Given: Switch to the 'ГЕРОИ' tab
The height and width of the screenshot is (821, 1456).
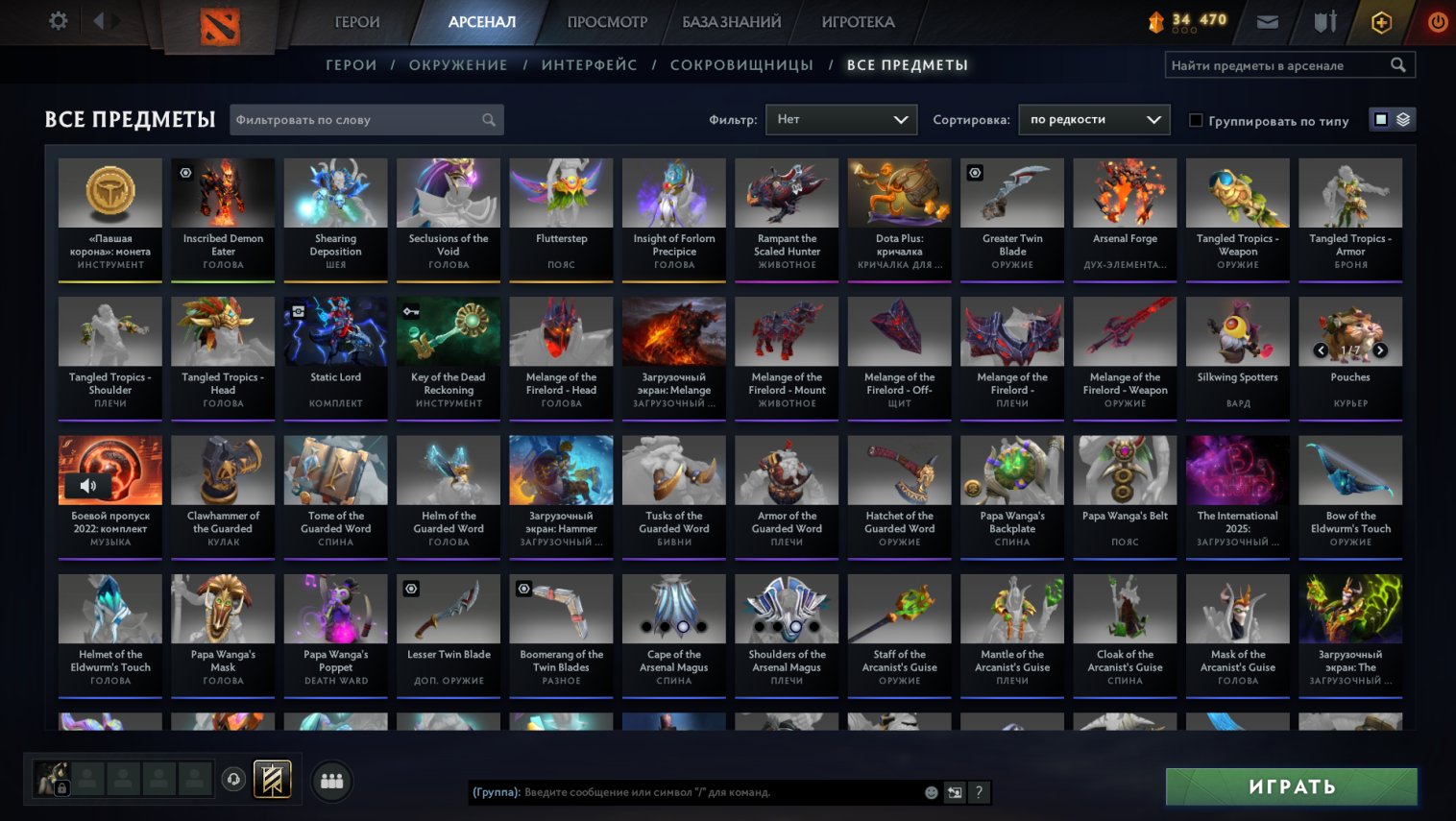Looking at the screenshot, I should tap(358, 20).
